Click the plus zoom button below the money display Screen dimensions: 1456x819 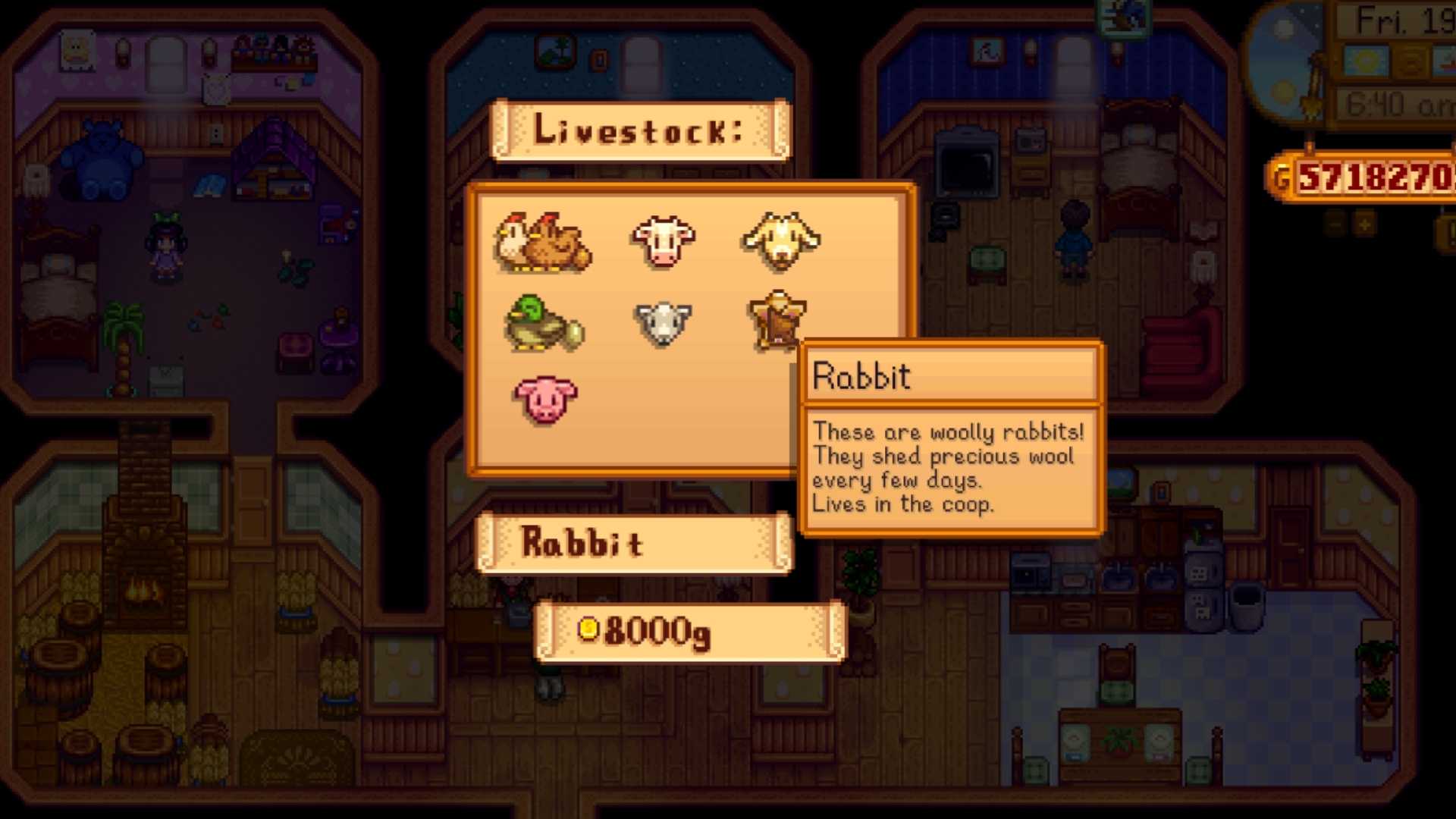(1363, 223)
